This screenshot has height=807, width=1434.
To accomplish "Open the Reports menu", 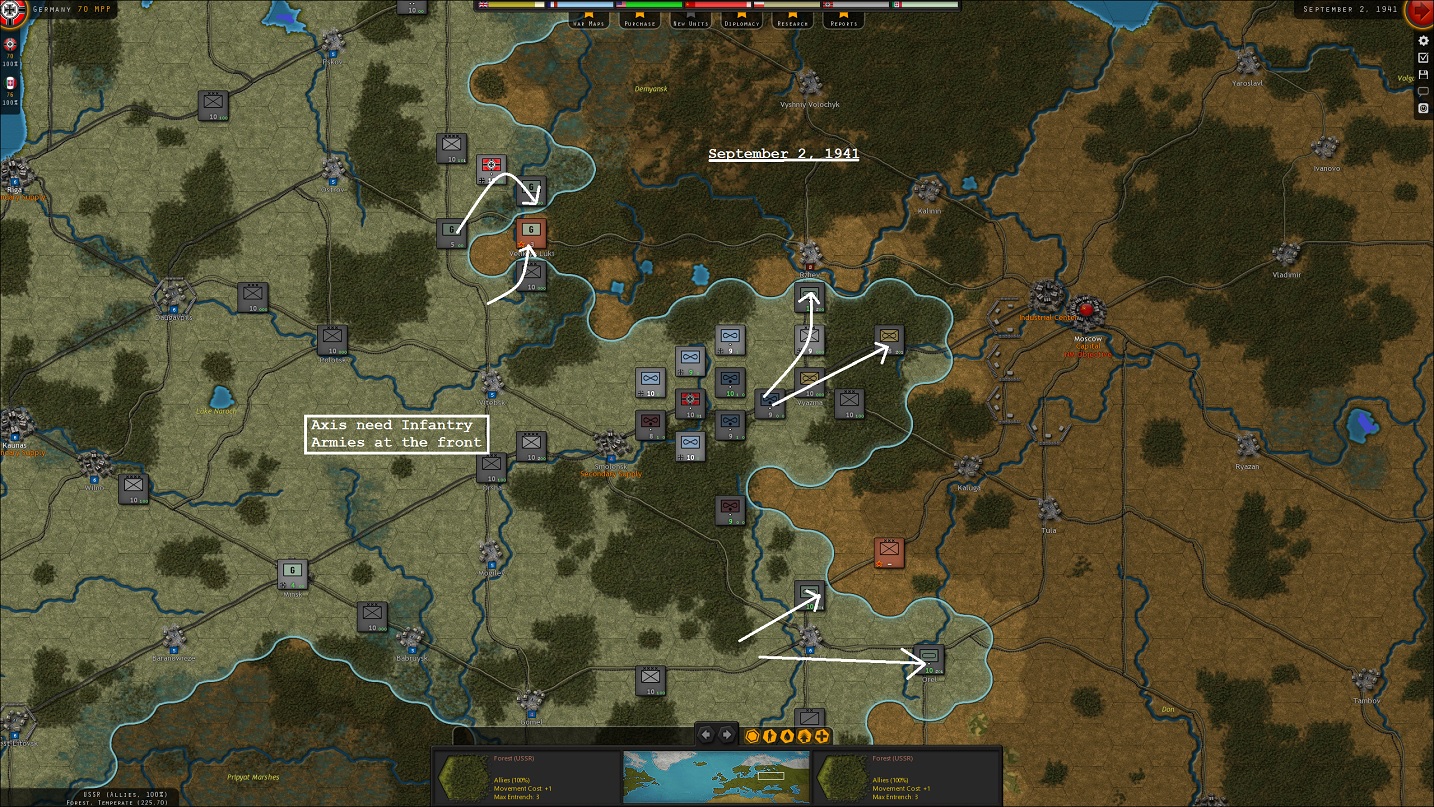I will pos(844,20).
